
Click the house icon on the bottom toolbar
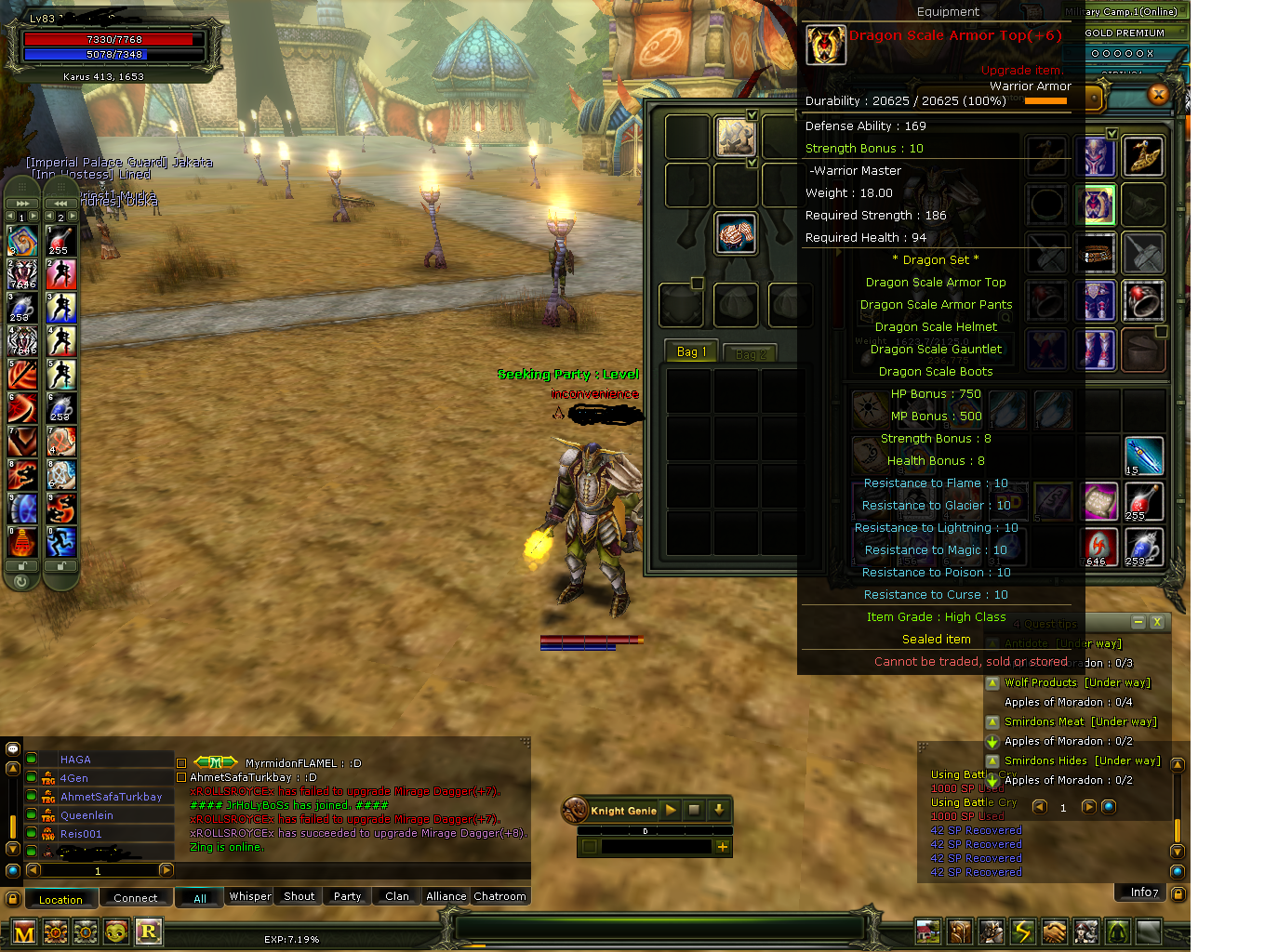tap(927, 931)
